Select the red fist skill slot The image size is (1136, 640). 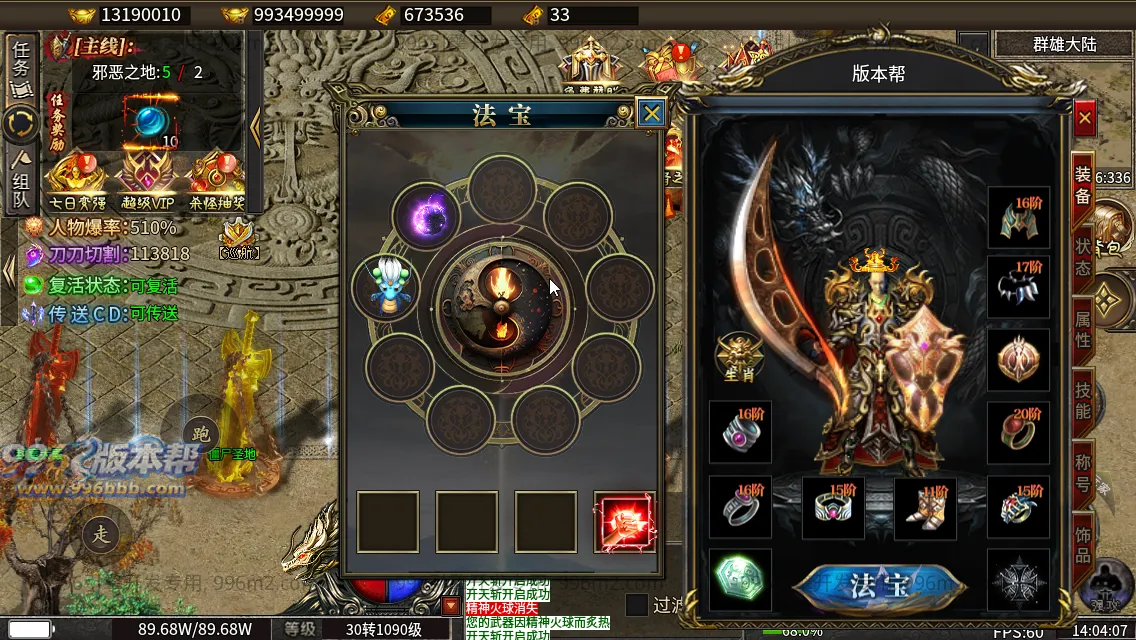click(x=624, y=522)
